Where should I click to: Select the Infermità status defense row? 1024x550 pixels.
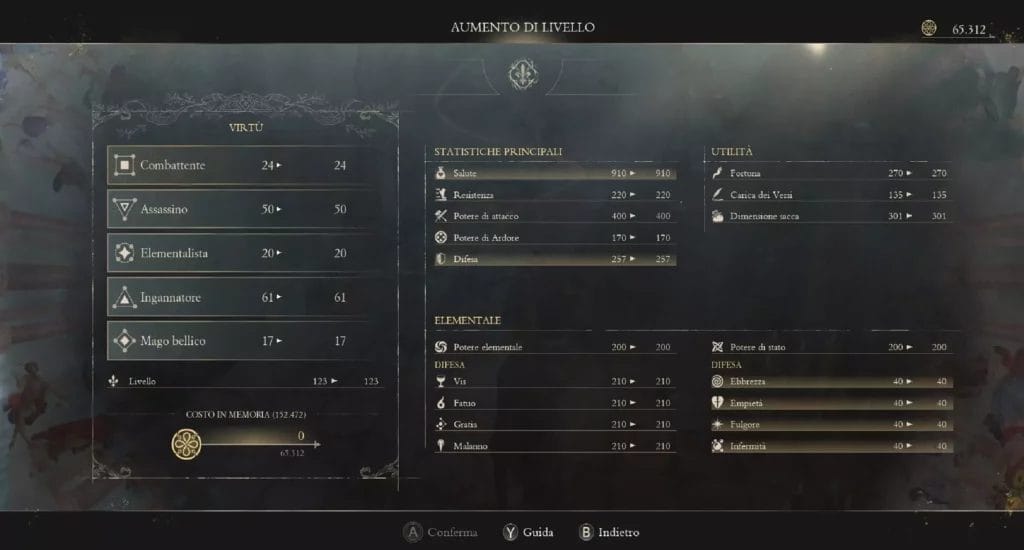(829, 446)
